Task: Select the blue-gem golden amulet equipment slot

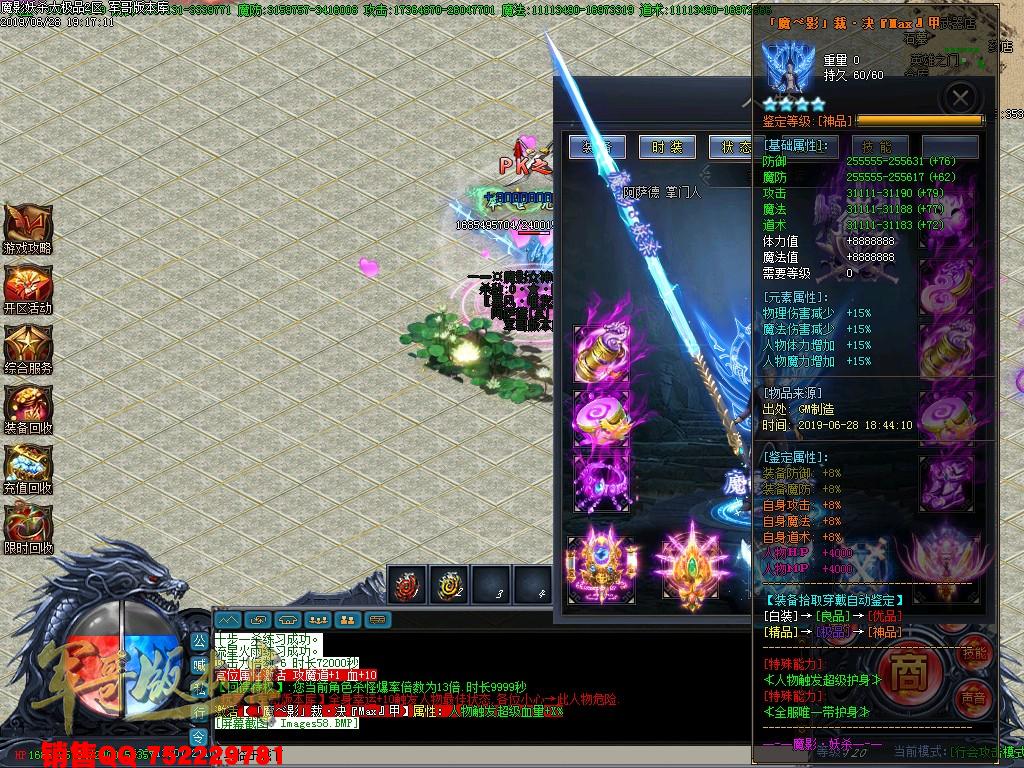Action: pyautogui.click(x=600, y=568)
